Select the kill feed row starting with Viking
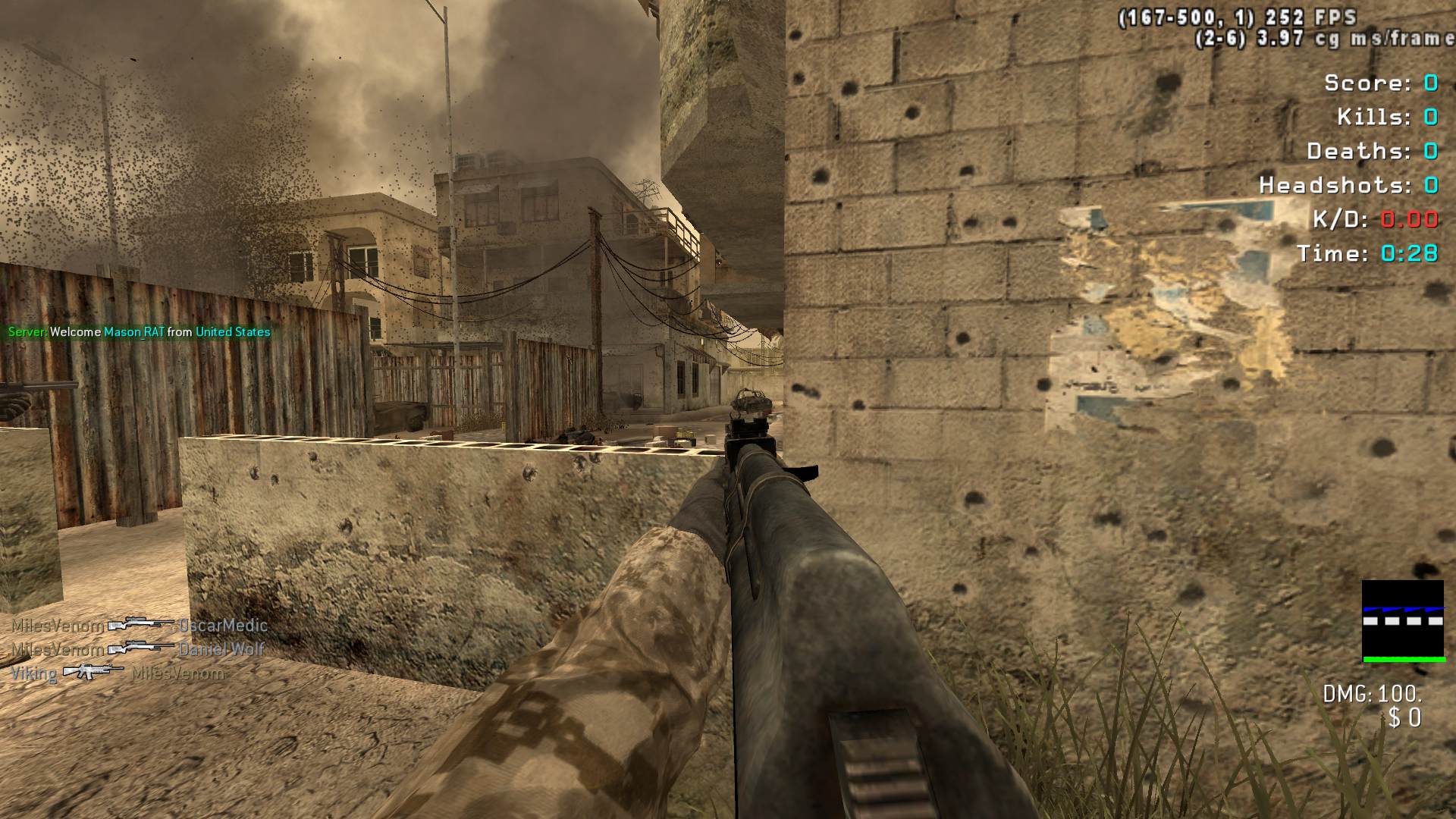The image size is (1456, 819). point(118,673)
